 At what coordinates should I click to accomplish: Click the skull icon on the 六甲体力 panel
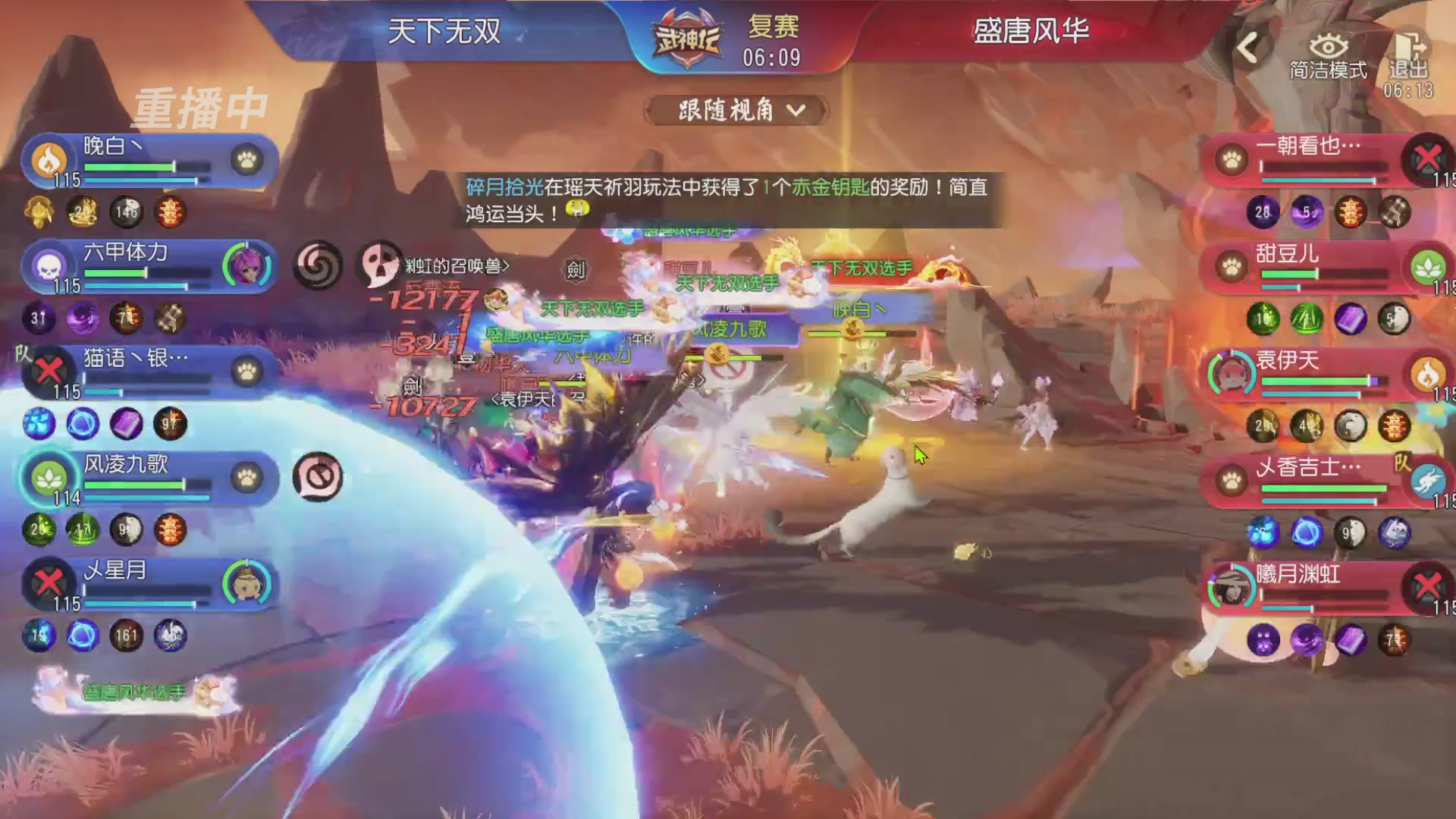47,268
